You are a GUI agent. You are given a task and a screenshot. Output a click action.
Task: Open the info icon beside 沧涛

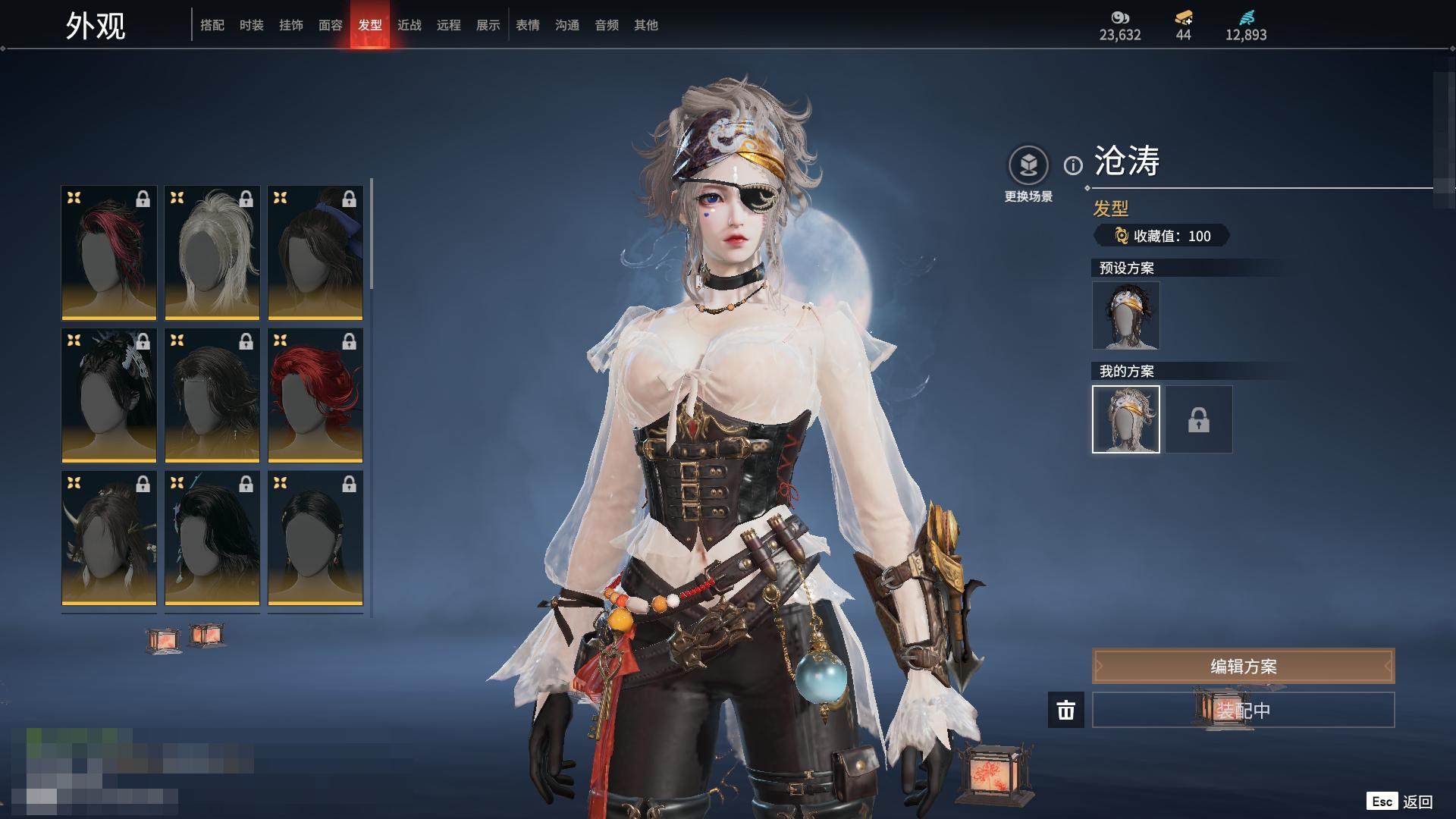pos(1073,165)
